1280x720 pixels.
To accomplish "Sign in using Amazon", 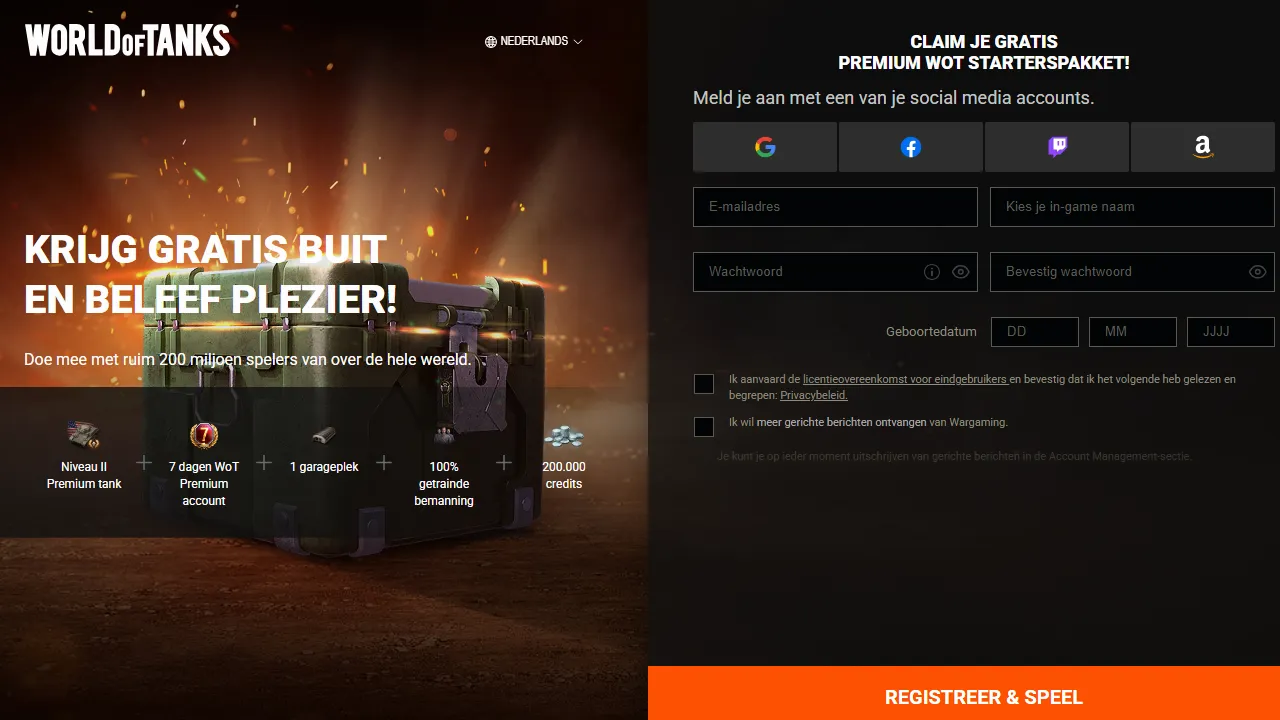I will [1202, 147].
